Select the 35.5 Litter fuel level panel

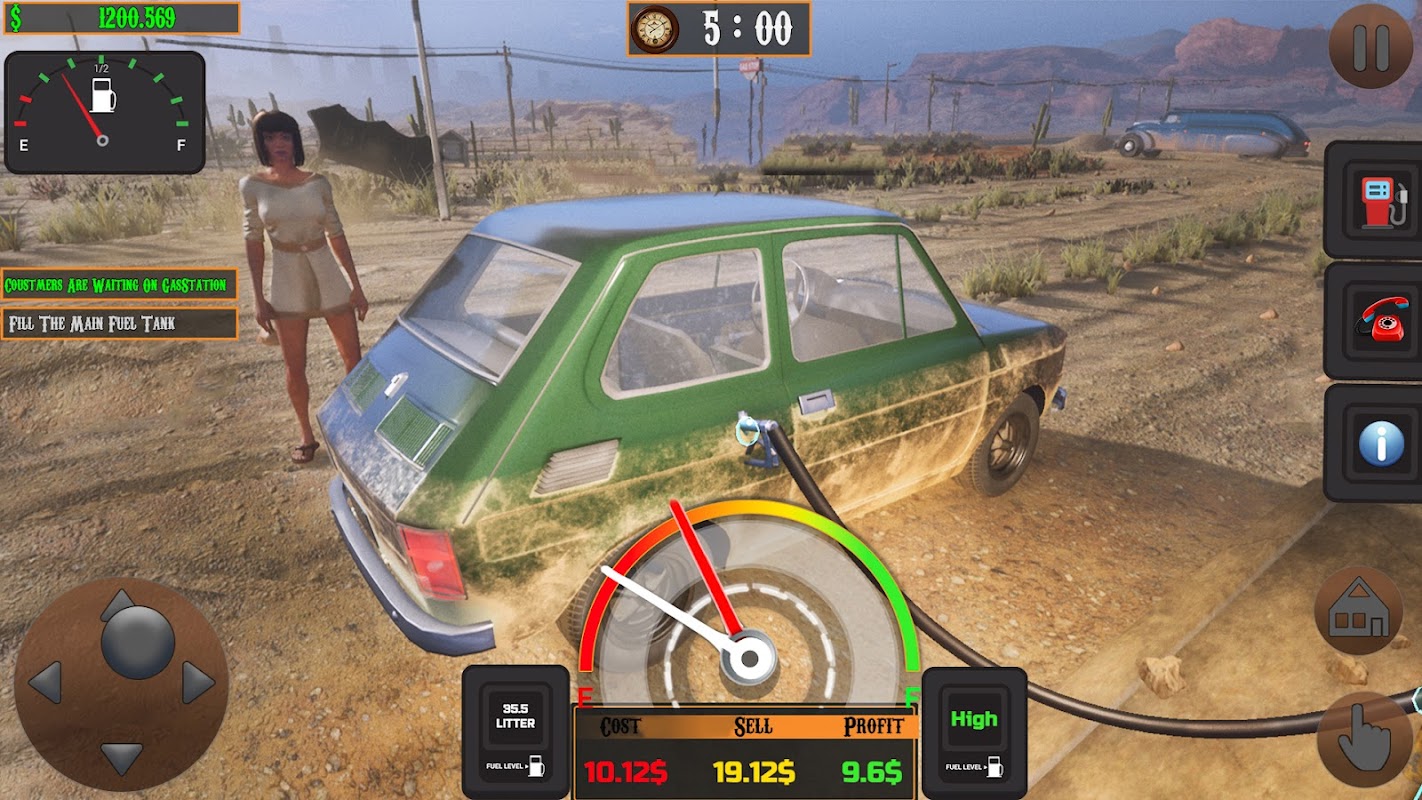point(516,731)
